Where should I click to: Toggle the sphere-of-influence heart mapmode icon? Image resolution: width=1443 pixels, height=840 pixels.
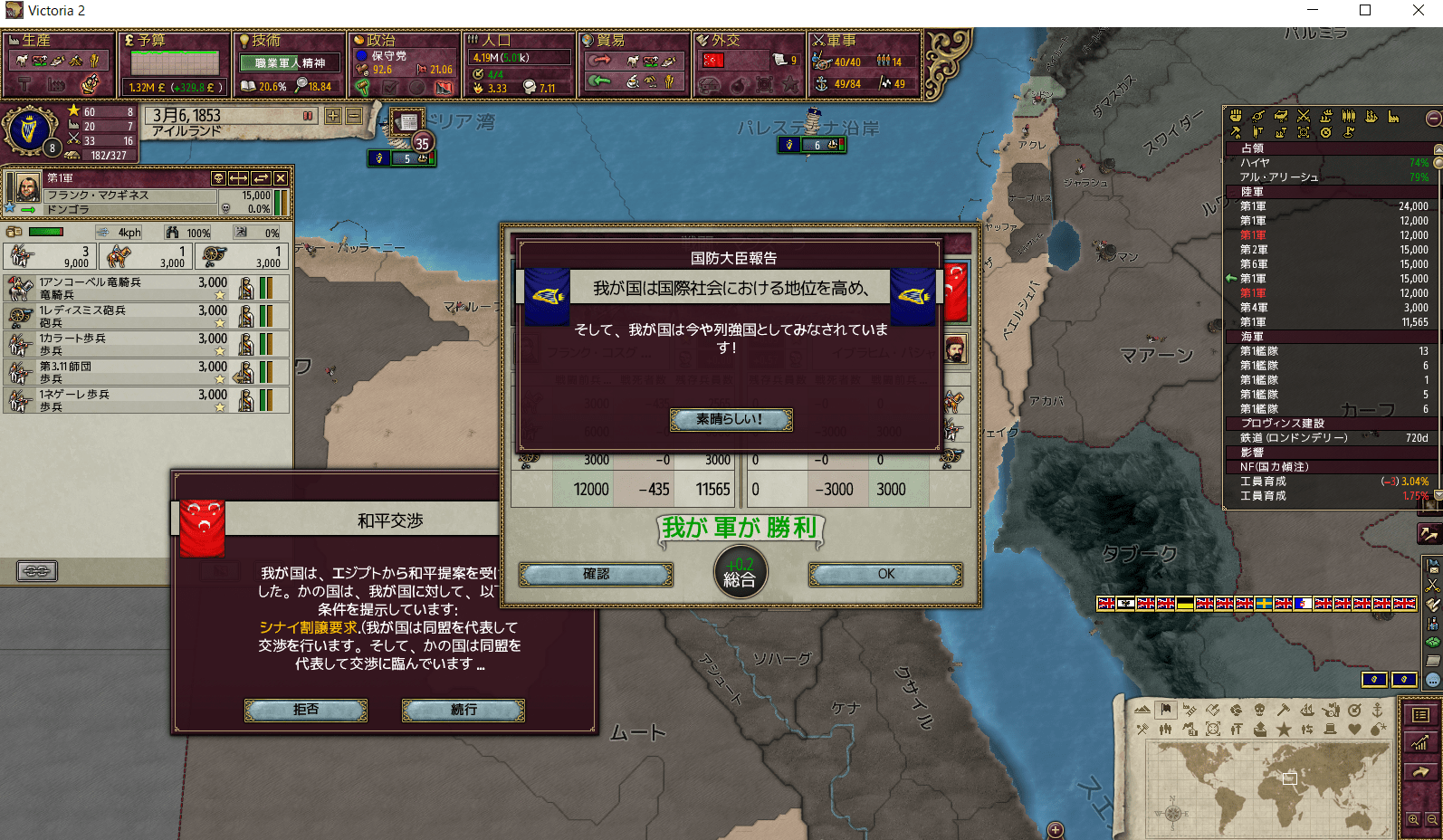coord(1355,730)
